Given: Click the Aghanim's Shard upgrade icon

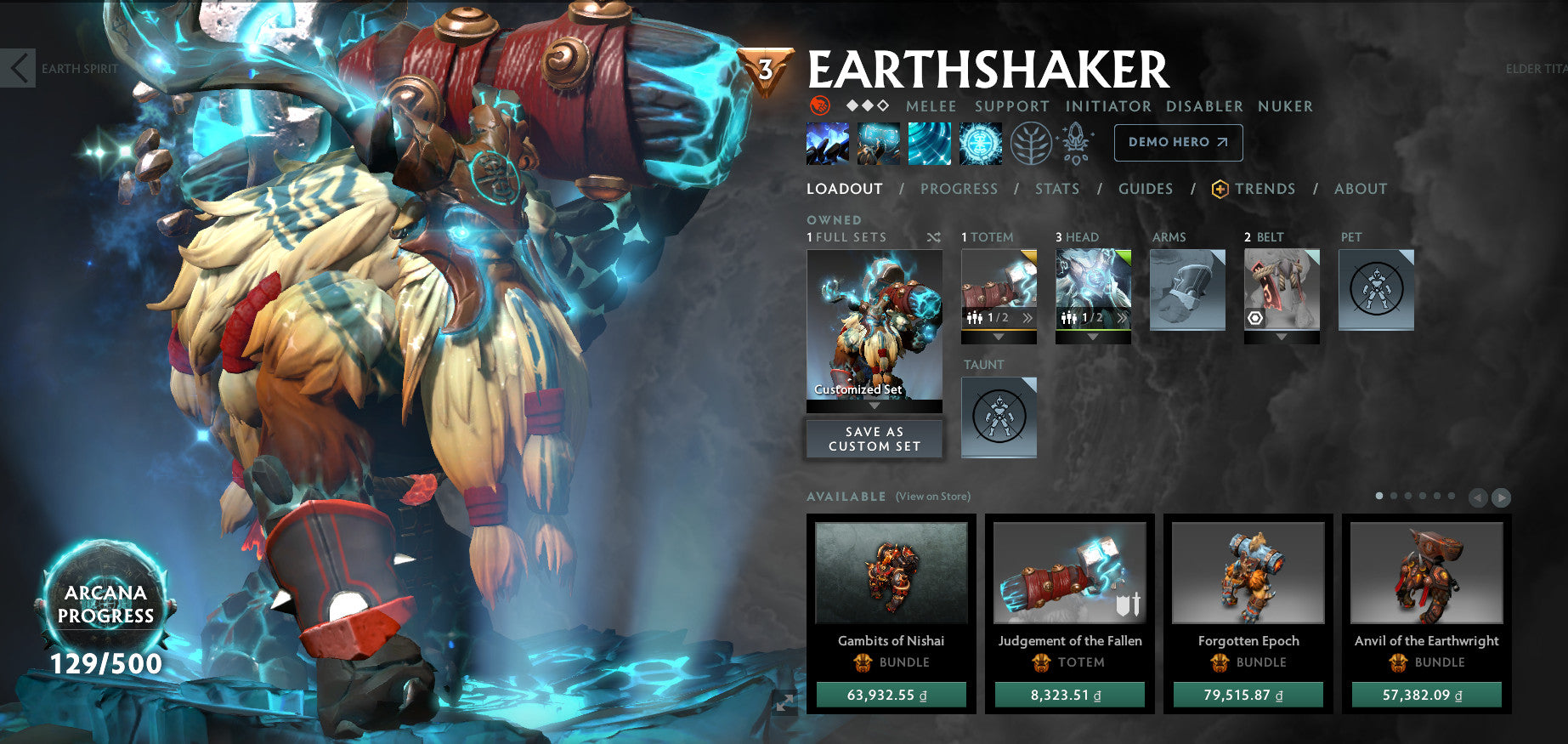Looking at the screenshot, I should click(x=1077, y=141).
